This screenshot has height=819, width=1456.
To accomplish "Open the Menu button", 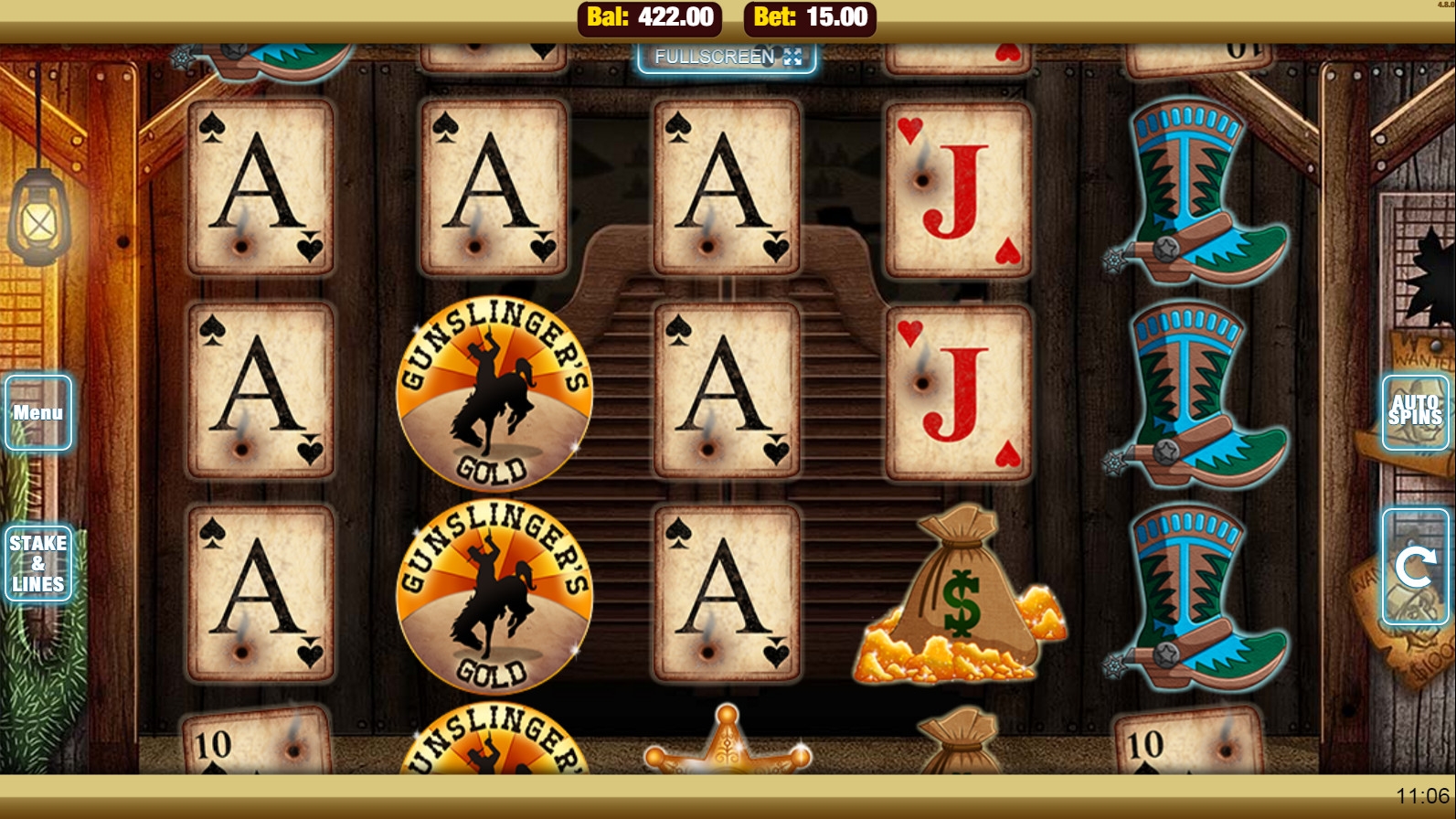I will click(x=38, y=412).
